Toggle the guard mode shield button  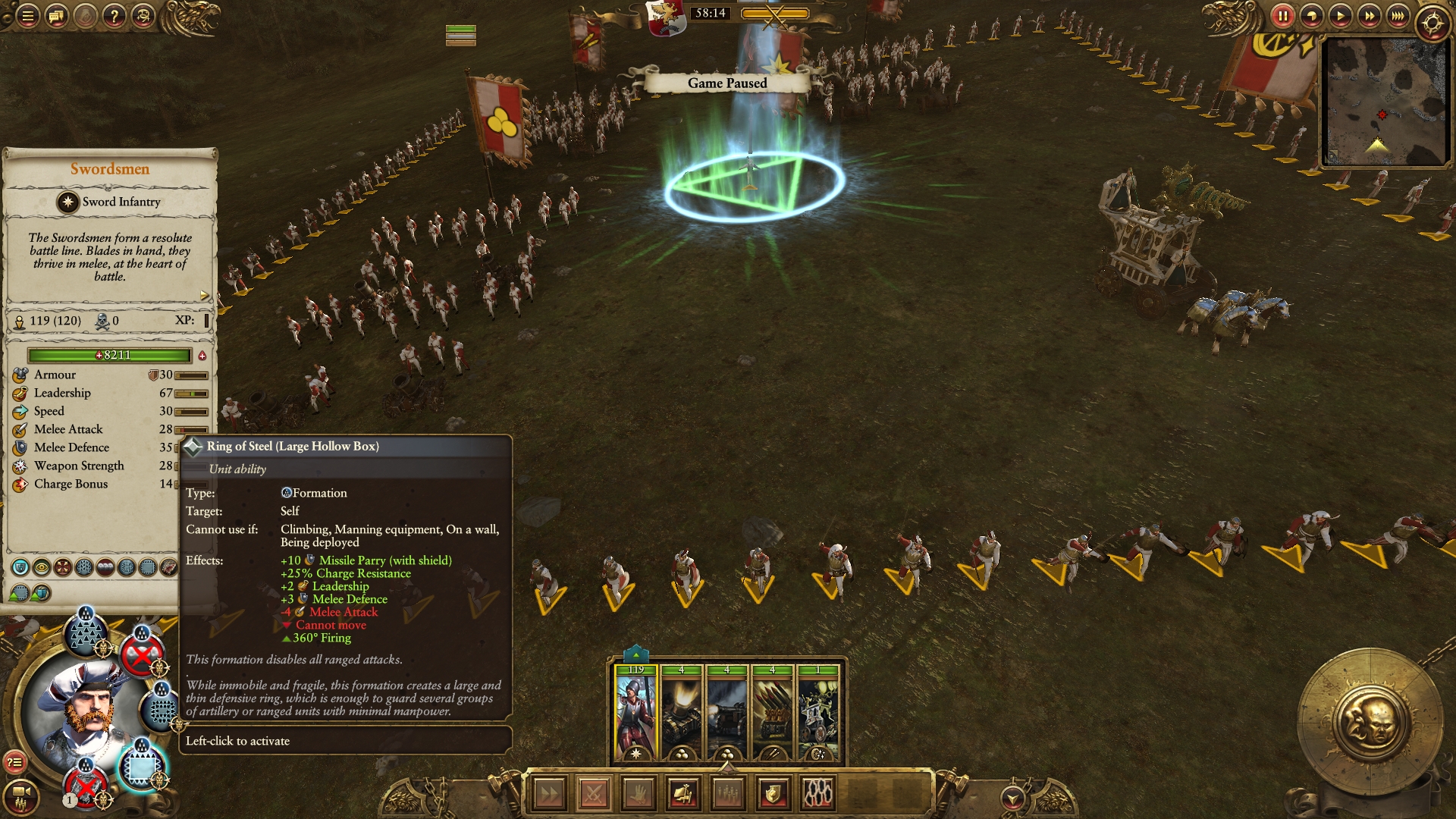pos(773,794)
